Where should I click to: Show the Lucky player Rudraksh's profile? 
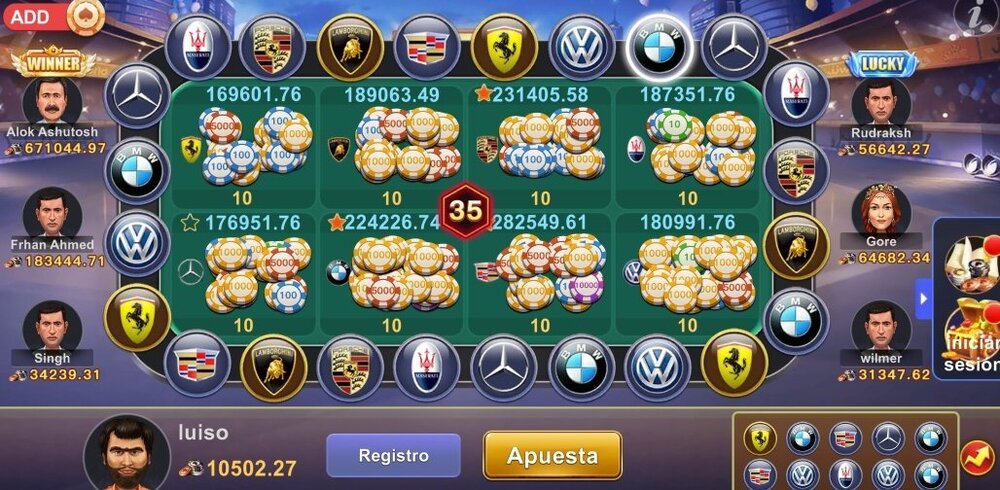click(x=881, y=102)
